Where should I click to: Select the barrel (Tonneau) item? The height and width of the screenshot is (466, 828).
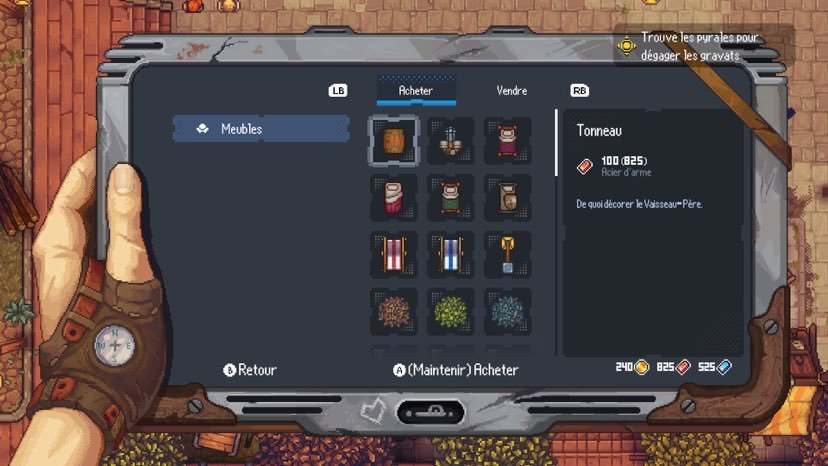(x=393, y=141)
